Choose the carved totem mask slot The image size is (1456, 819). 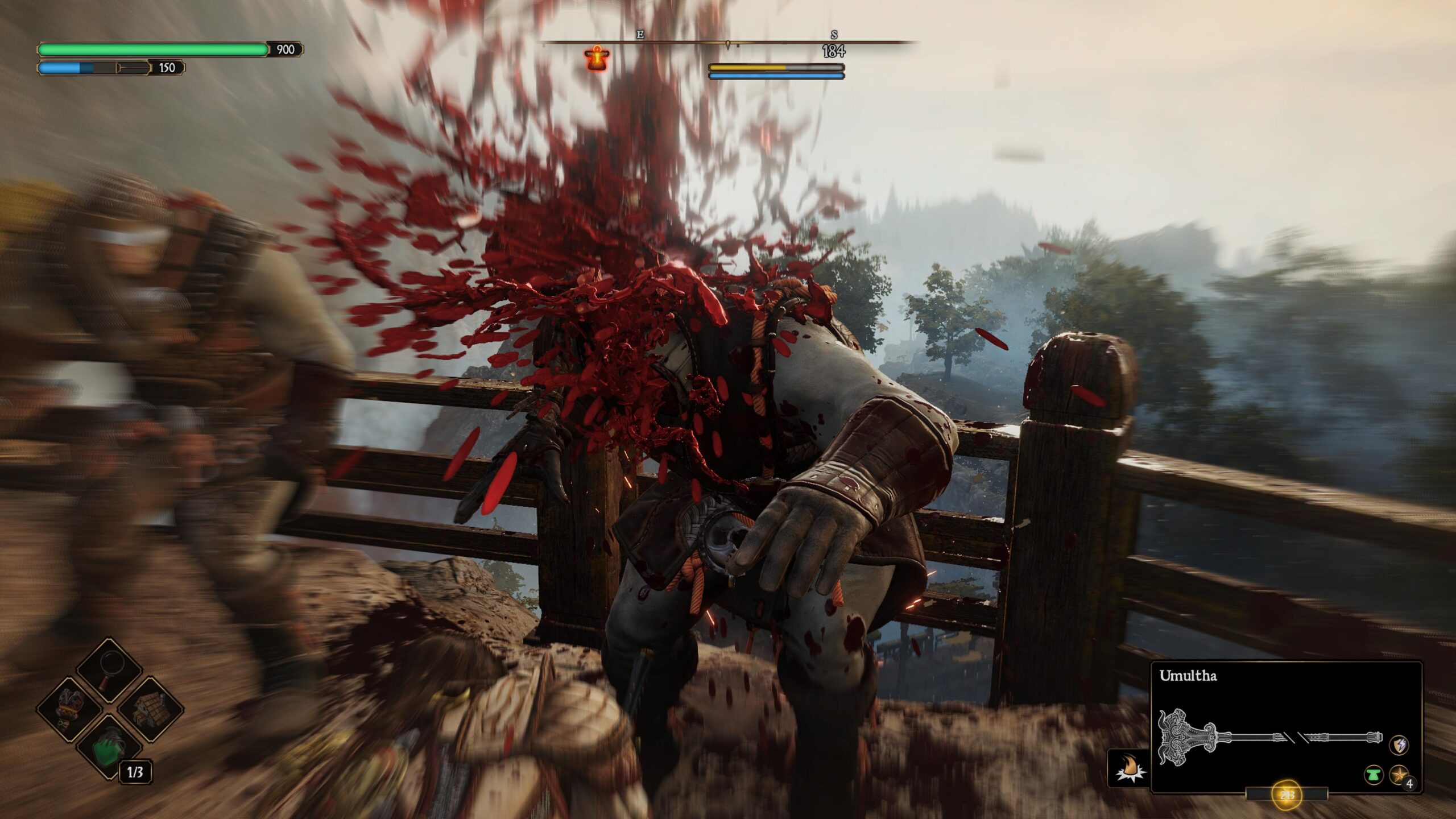tap(72, 709)
